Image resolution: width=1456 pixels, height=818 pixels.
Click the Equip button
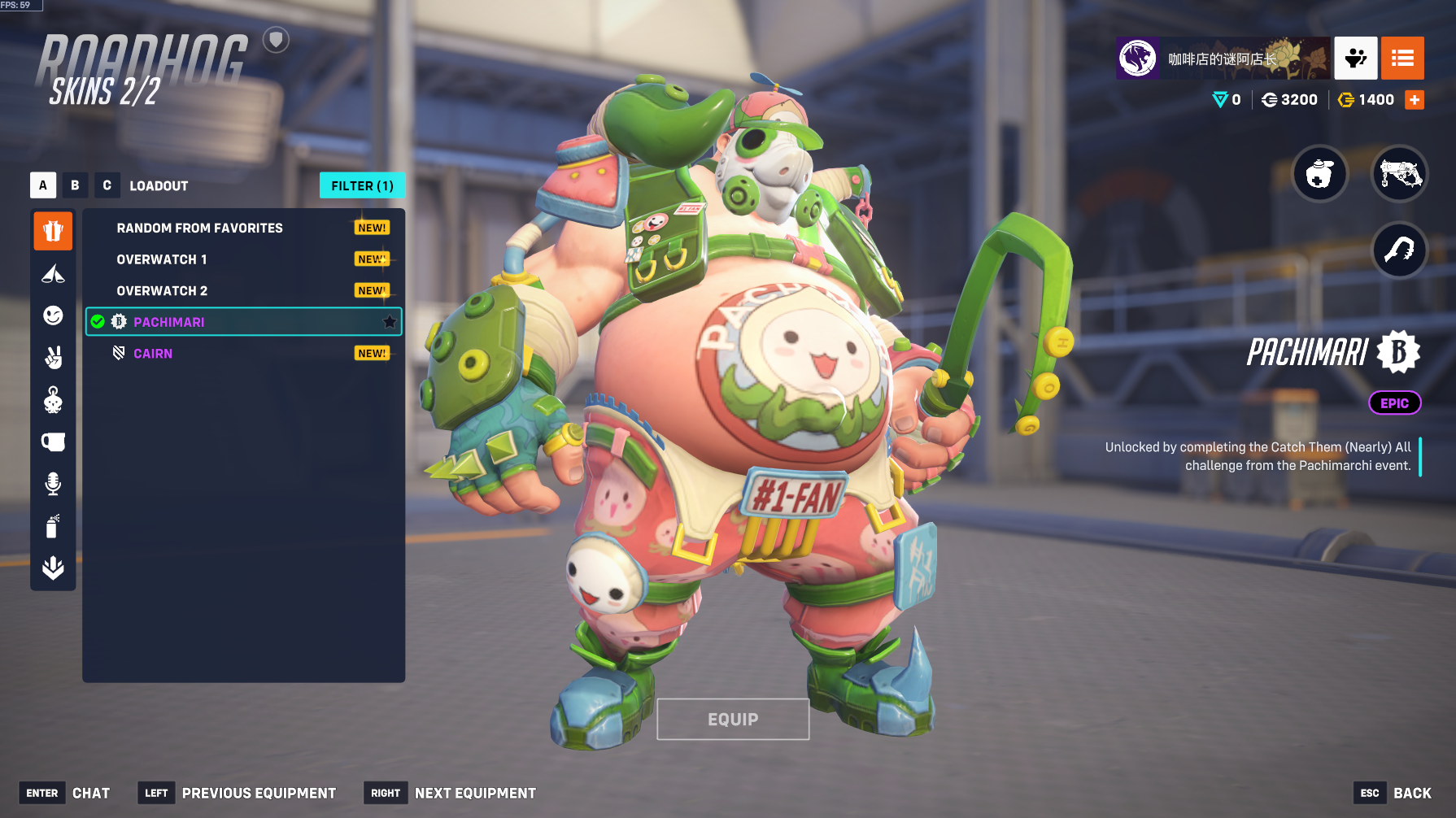pos(733,720)
